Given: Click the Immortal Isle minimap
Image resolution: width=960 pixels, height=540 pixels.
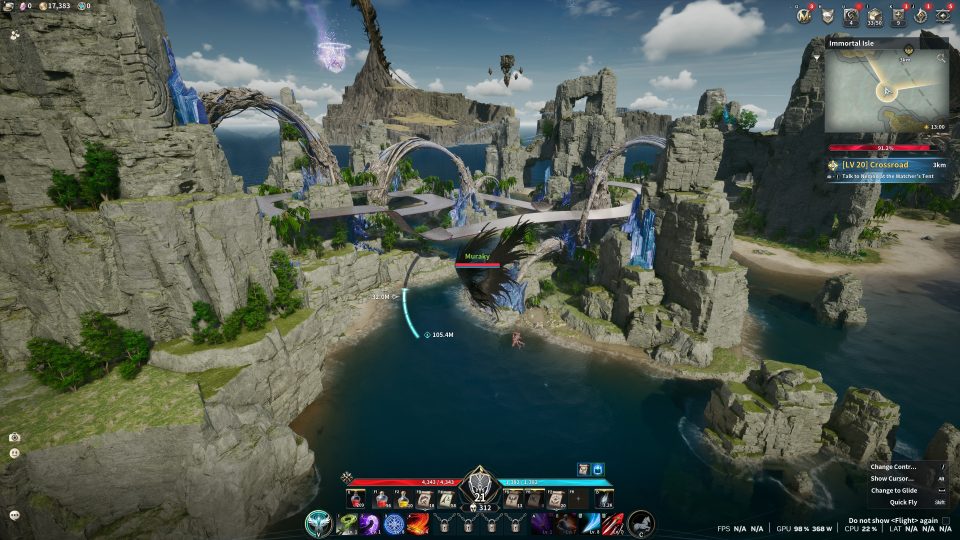Looking at the screenshot, I should point(886,92).
